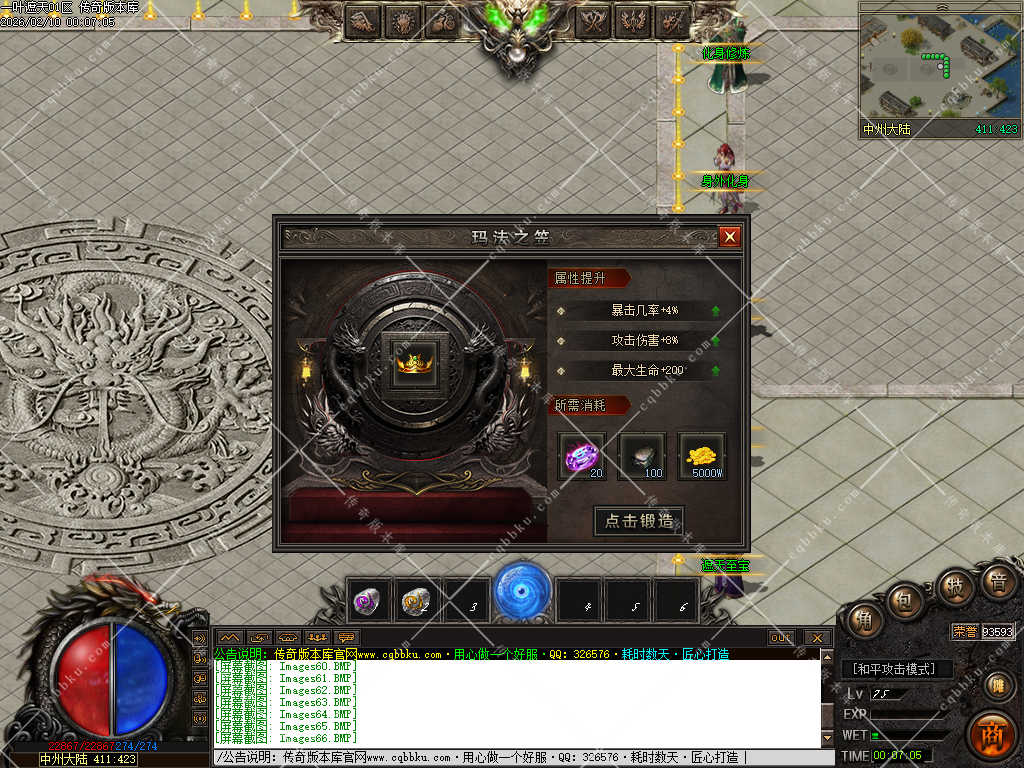1024x768 pixels.
Task: Open the crossed axes top menu icon
Action: [x=594, y=20]
